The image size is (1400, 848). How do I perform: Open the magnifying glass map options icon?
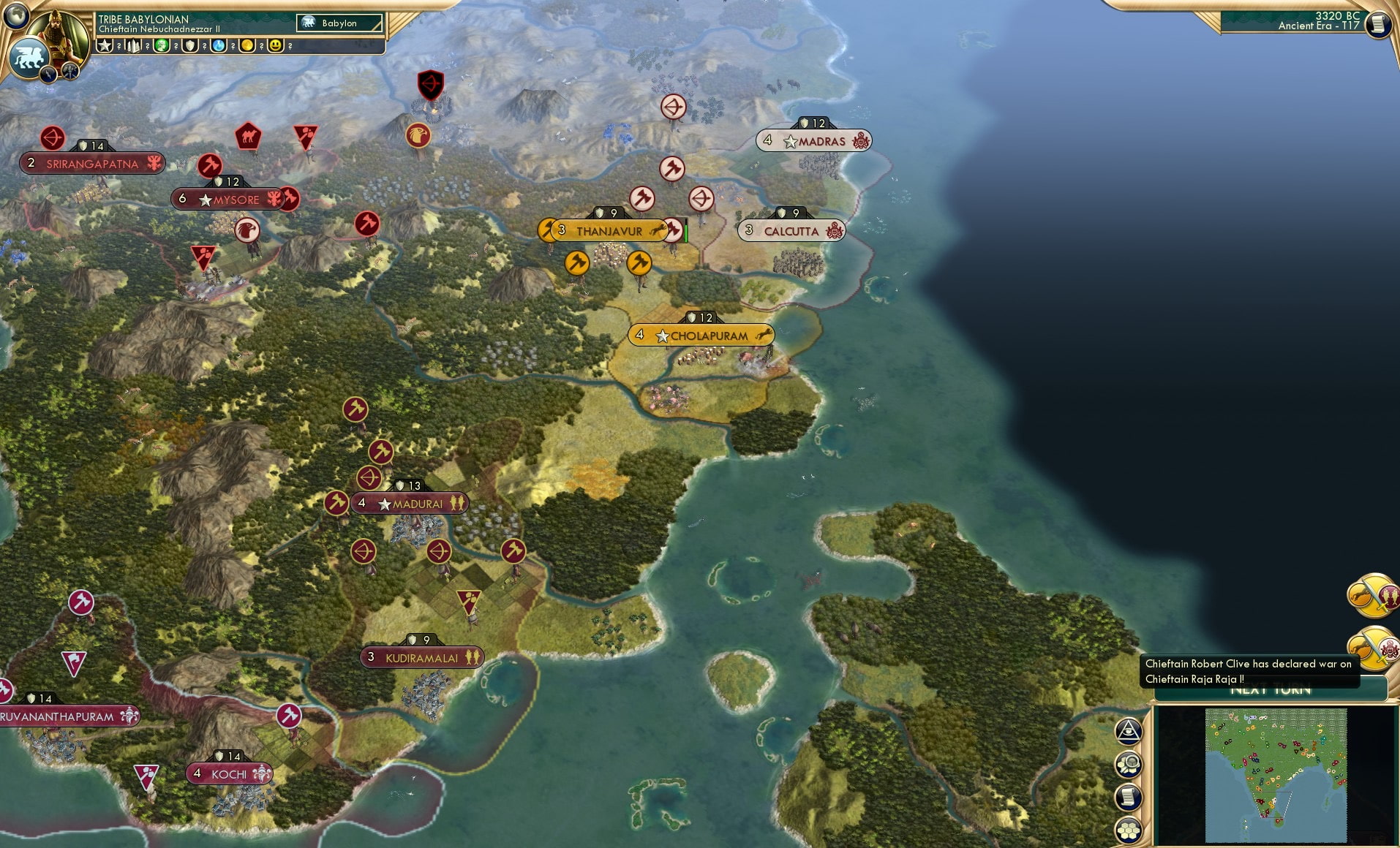[x=1129, y=765]
